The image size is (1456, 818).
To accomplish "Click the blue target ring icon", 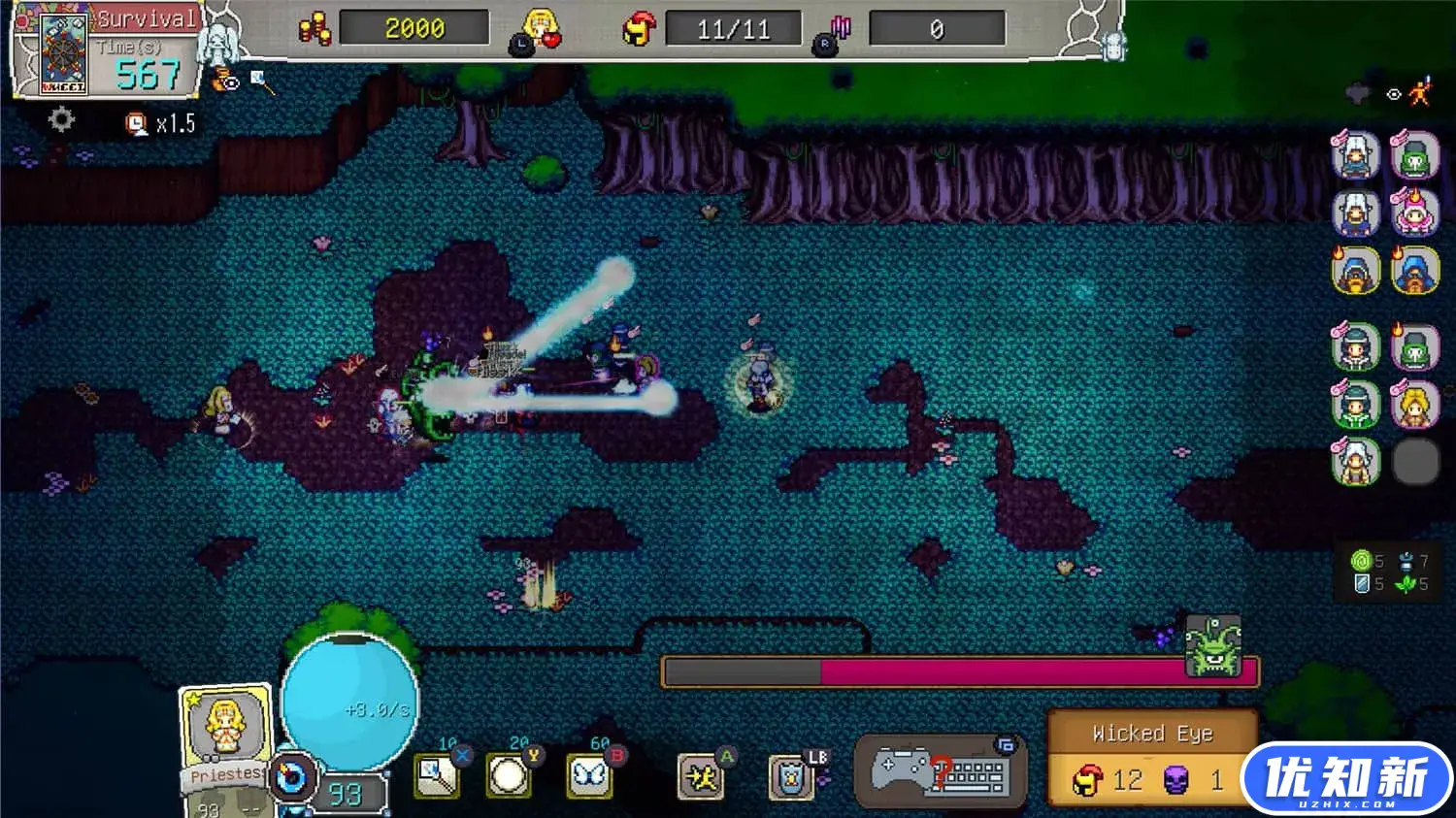I will pos(292,777).
